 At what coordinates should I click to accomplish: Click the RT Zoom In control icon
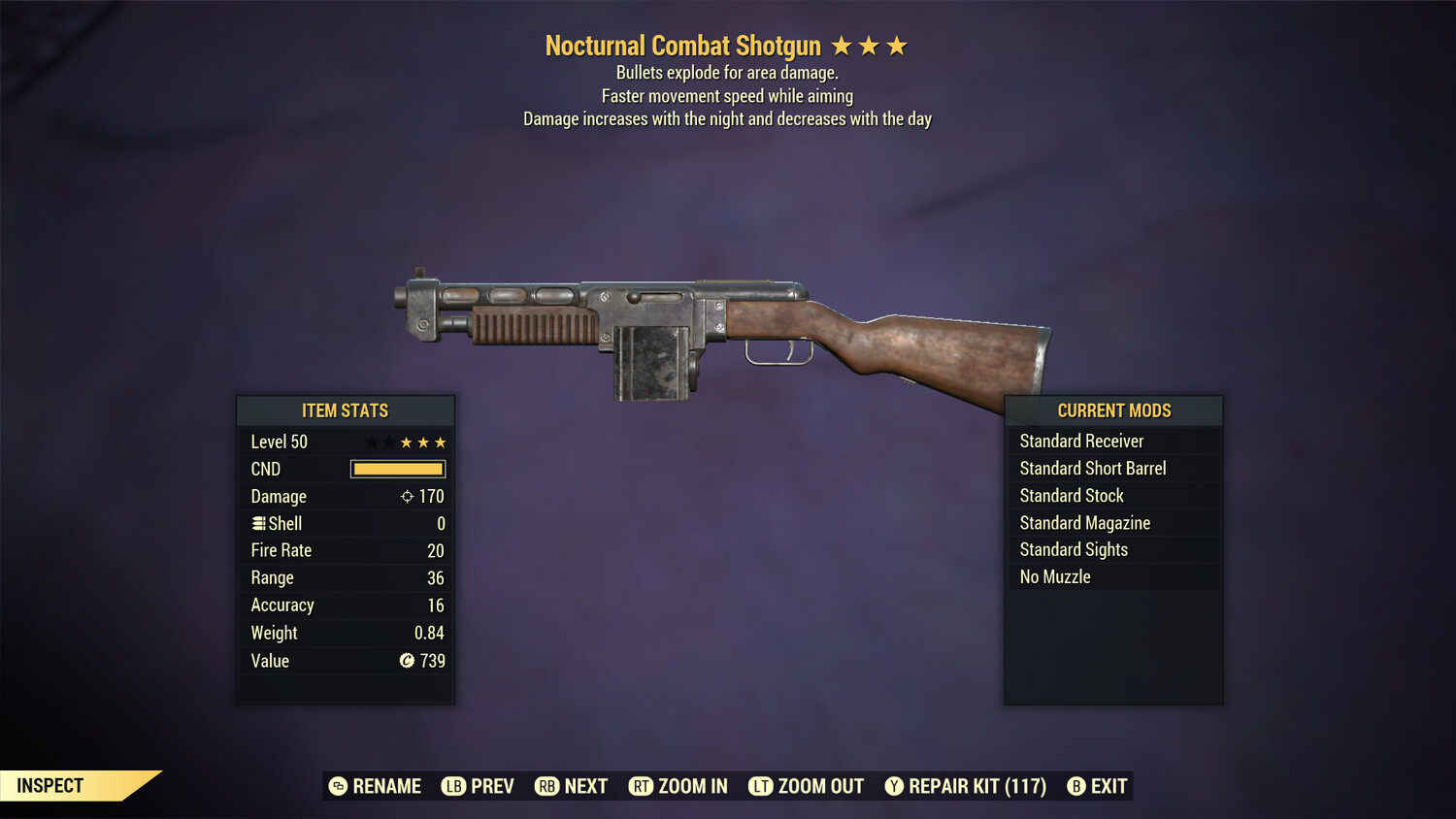(x=642, y=786)
